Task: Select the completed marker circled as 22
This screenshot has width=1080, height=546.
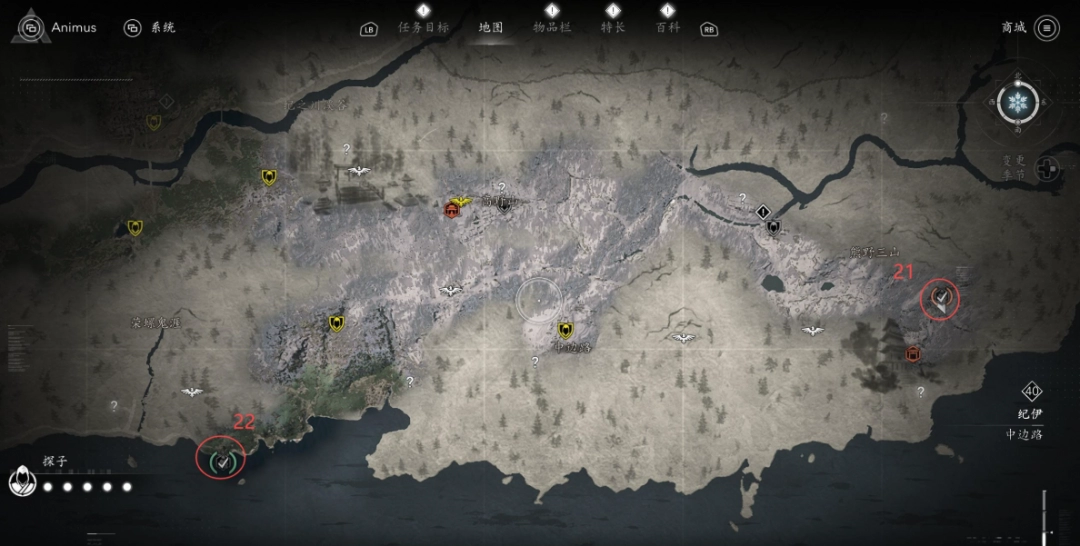Action: (x=222, y=460)
